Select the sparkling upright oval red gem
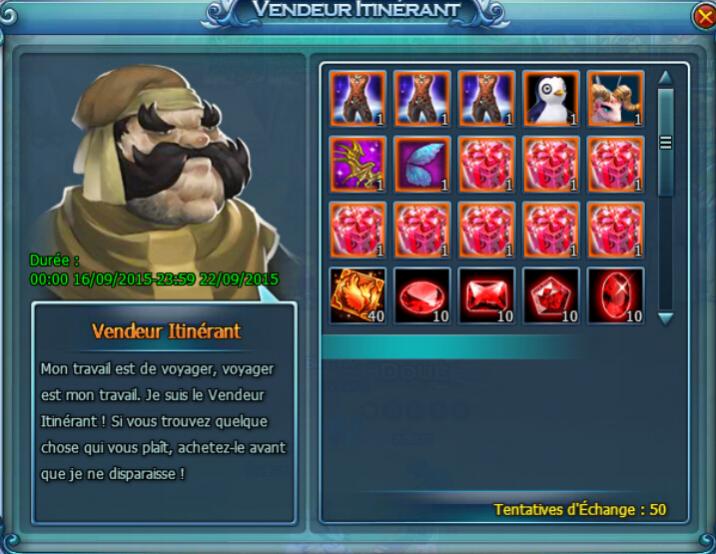 [615, 295]
